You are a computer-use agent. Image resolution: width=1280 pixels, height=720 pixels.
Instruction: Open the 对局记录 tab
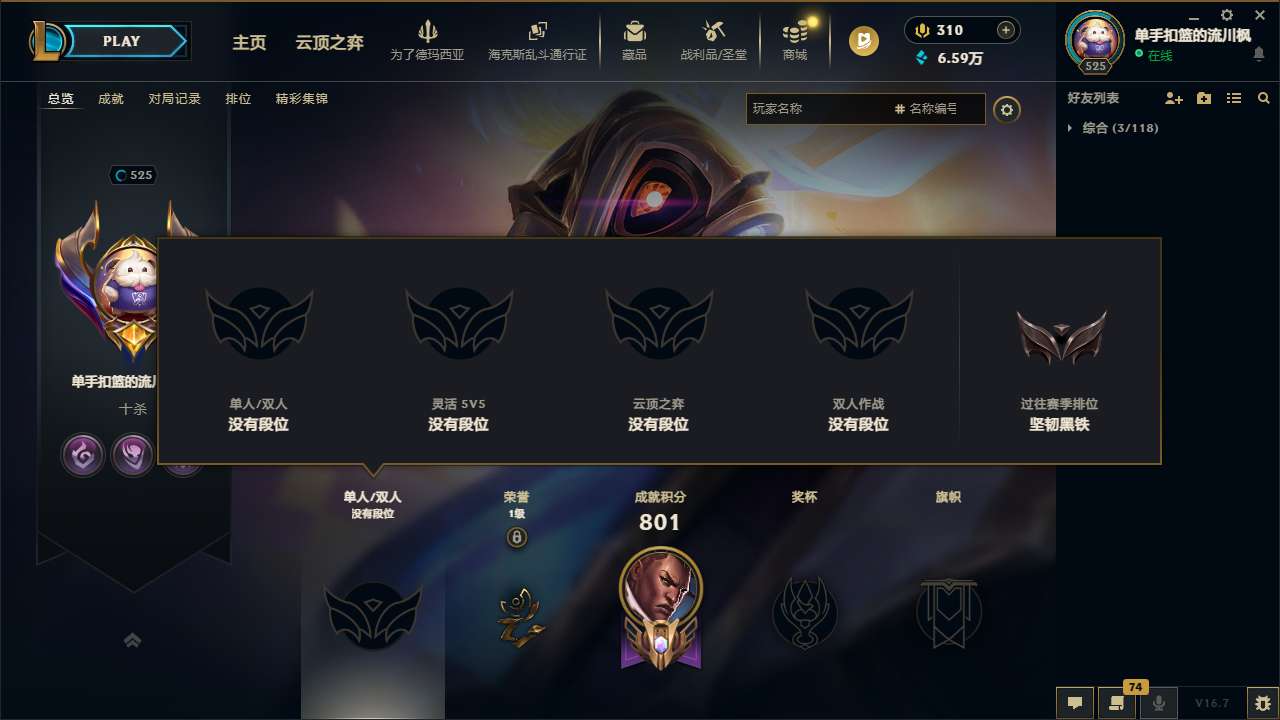click(x=175, y=98)
